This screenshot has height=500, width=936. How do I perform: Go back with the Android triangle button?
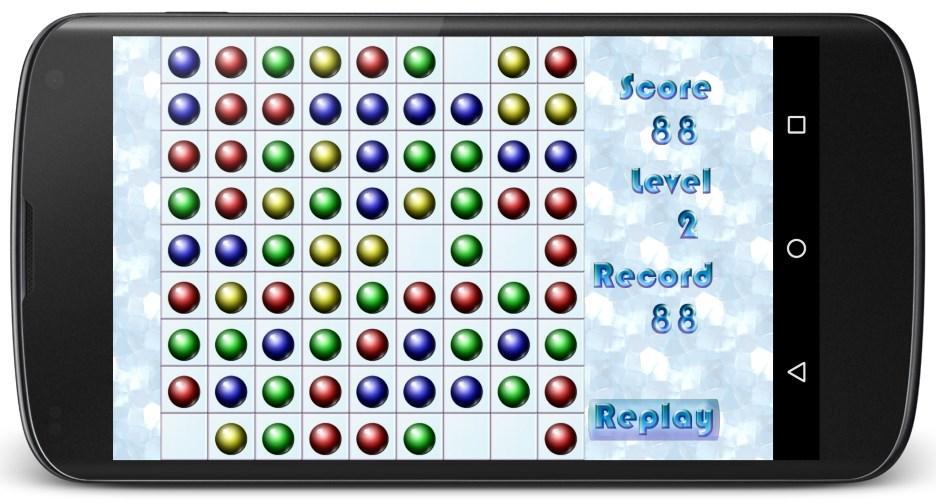pyautogui.click(x=796, y=372)
